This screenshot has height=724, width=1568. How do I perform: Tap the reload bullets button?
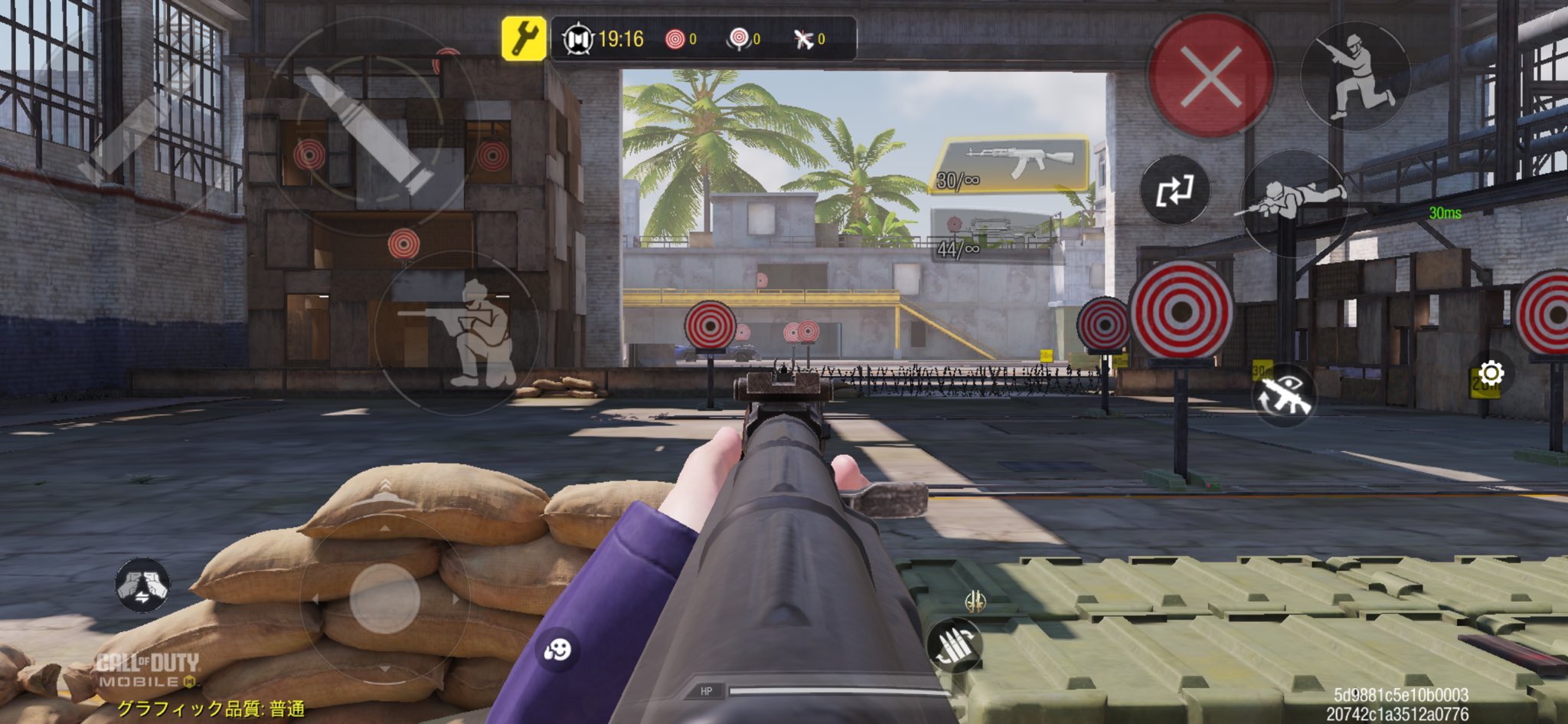954,644
